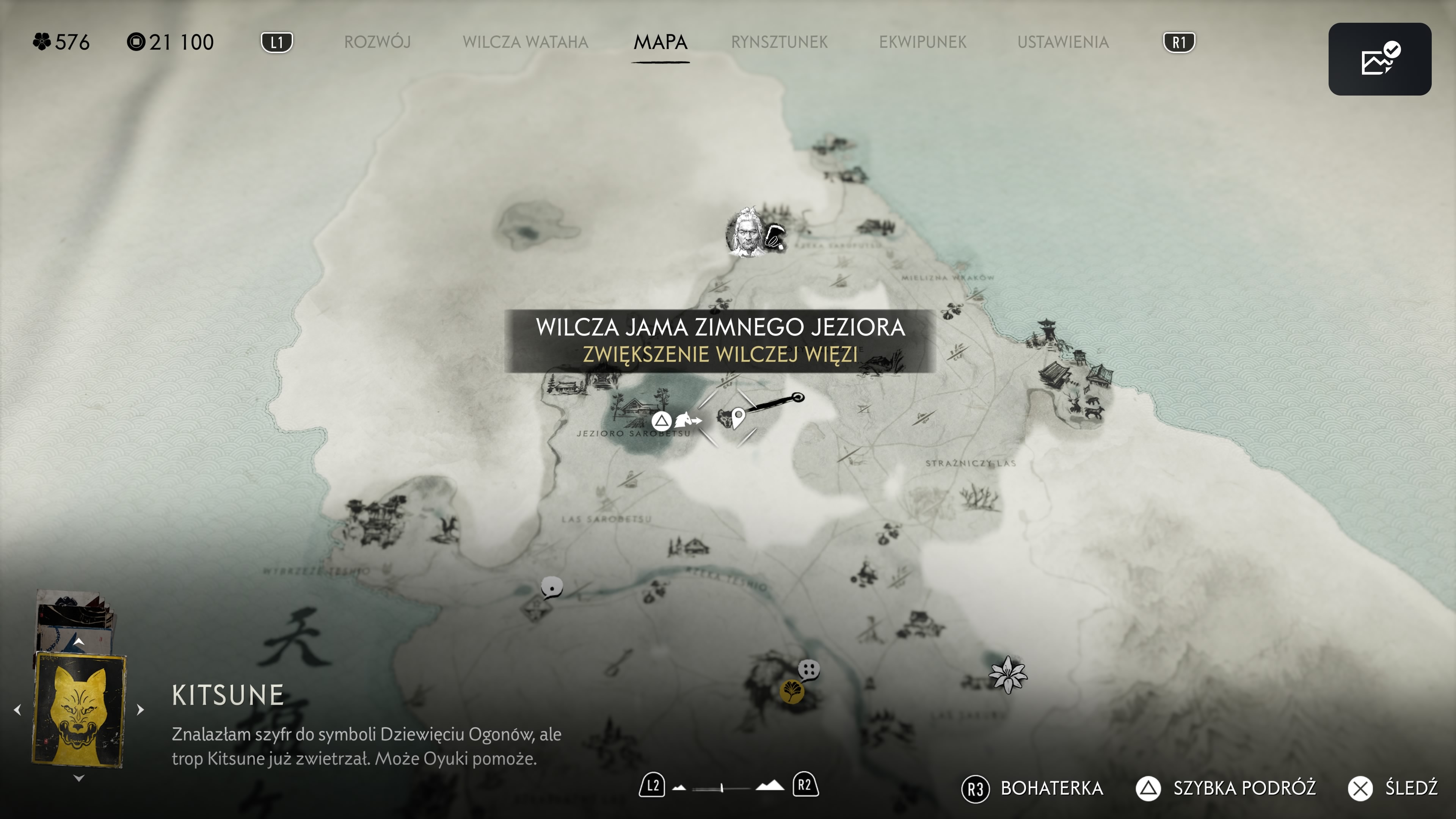Click the golden ginkgo leaf map marker

[x=791, y=691]
